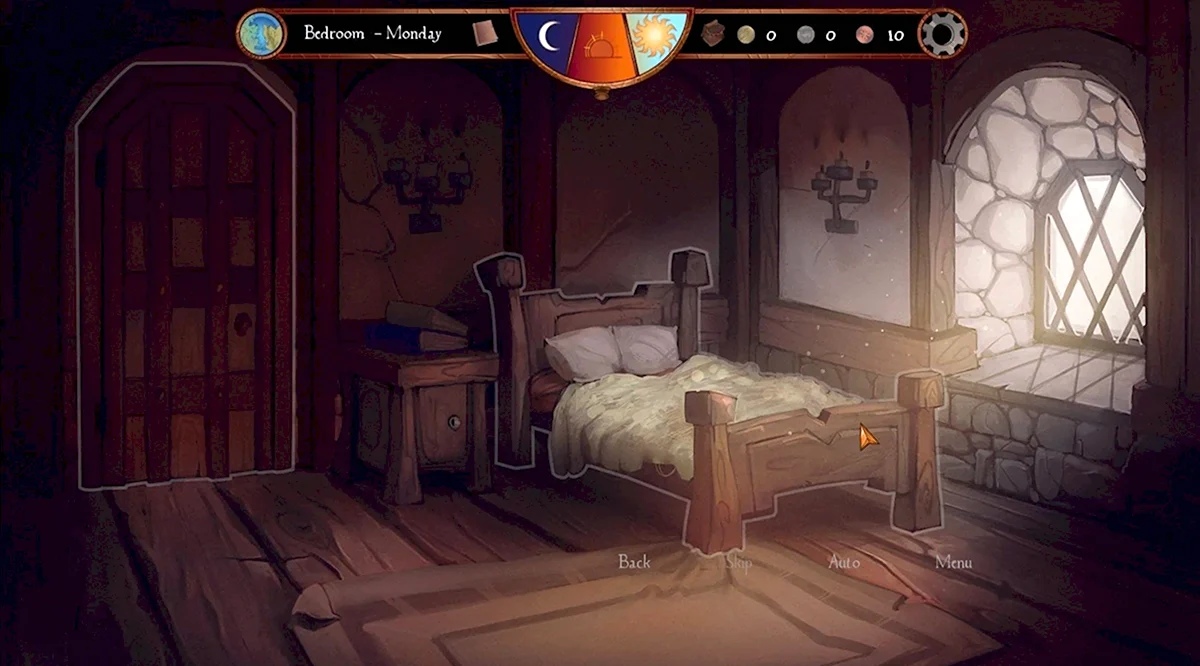Turn on Auto mode
The width and height of the screenshot is (1200, 666).
tap(844, 562)
